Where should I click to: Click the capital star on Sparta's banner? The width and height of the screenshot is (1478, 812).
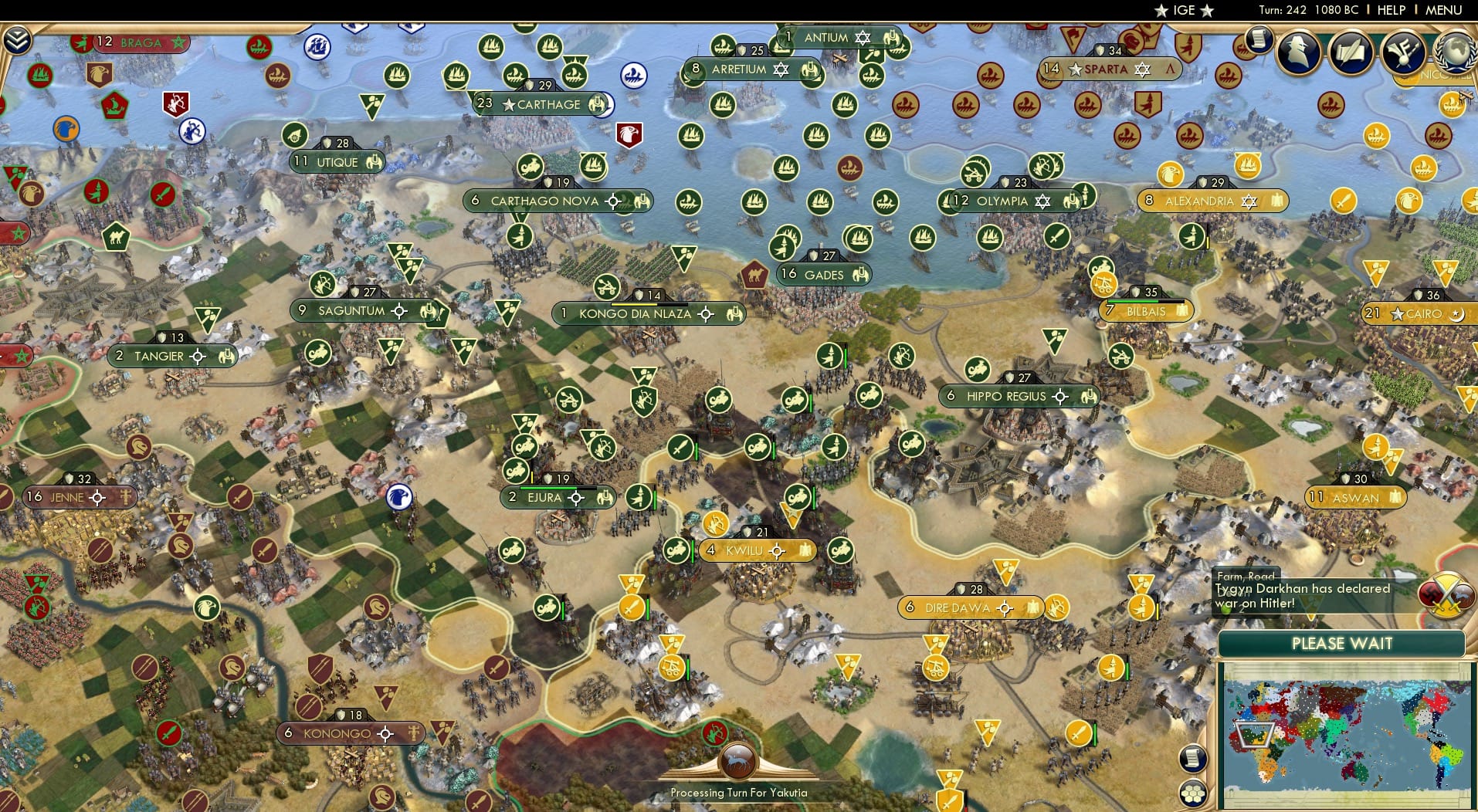(1075, 69)
